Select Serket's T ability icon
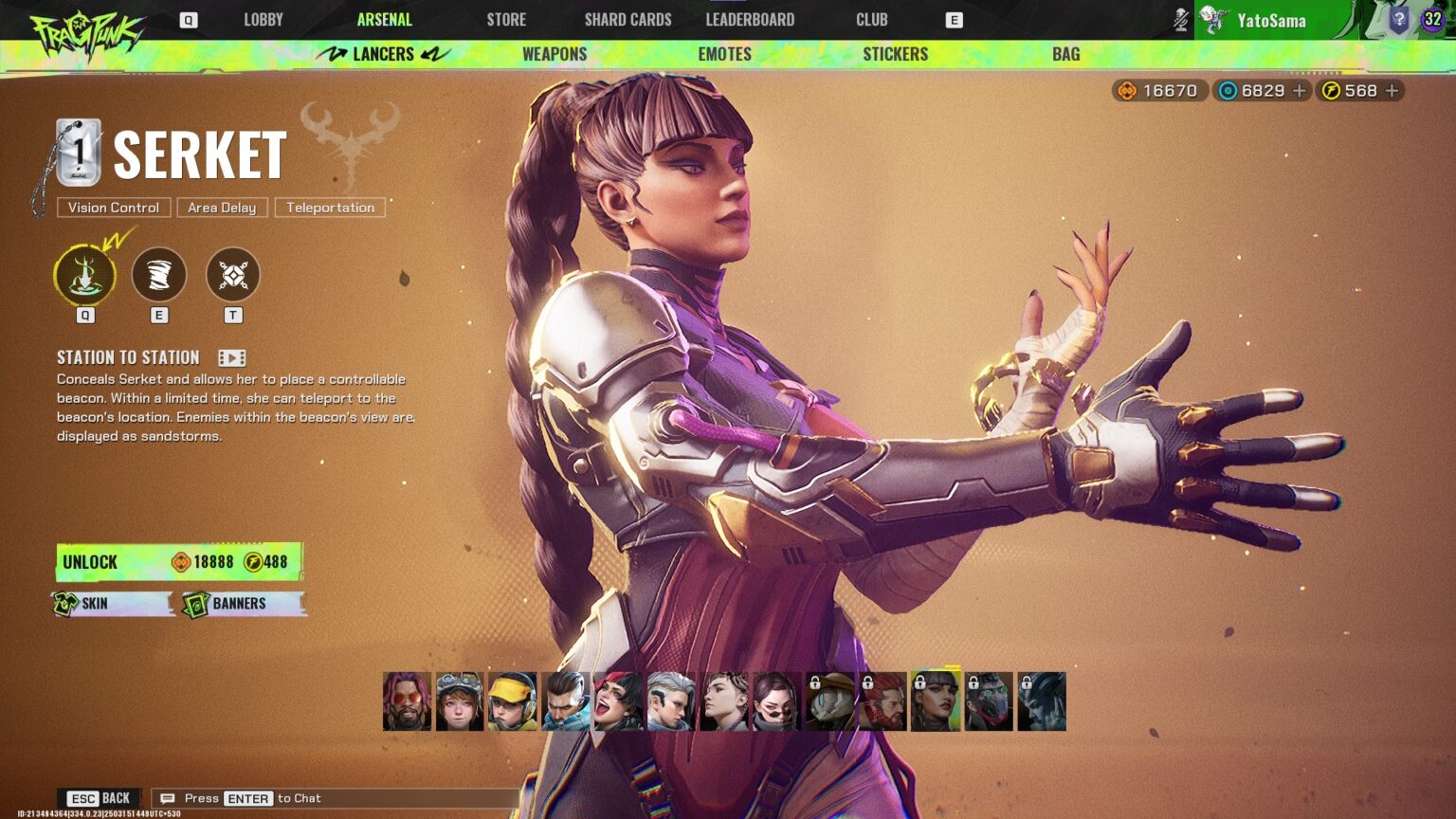Viewport: 1456px width, 819px height. click(x=232, y=275)
